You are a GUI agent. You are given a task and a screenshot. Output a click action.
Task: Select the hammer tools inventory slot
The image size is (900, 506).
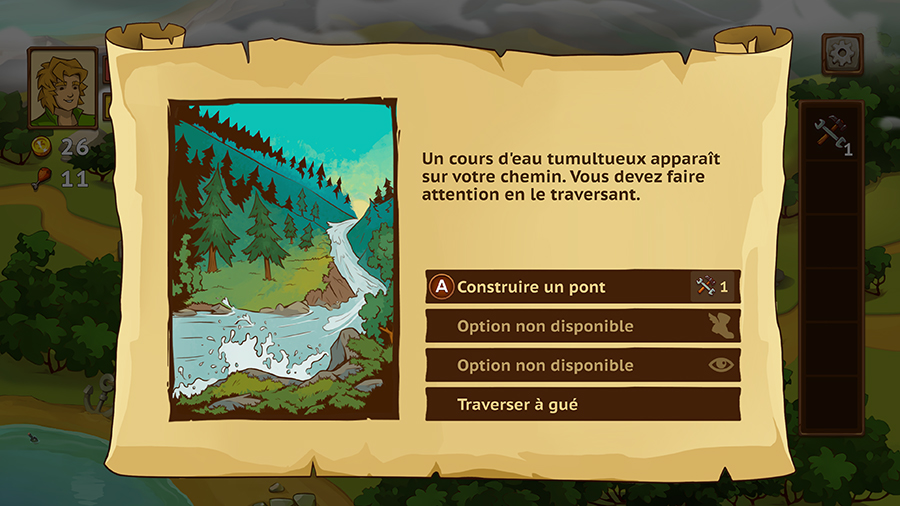[832, 134]
